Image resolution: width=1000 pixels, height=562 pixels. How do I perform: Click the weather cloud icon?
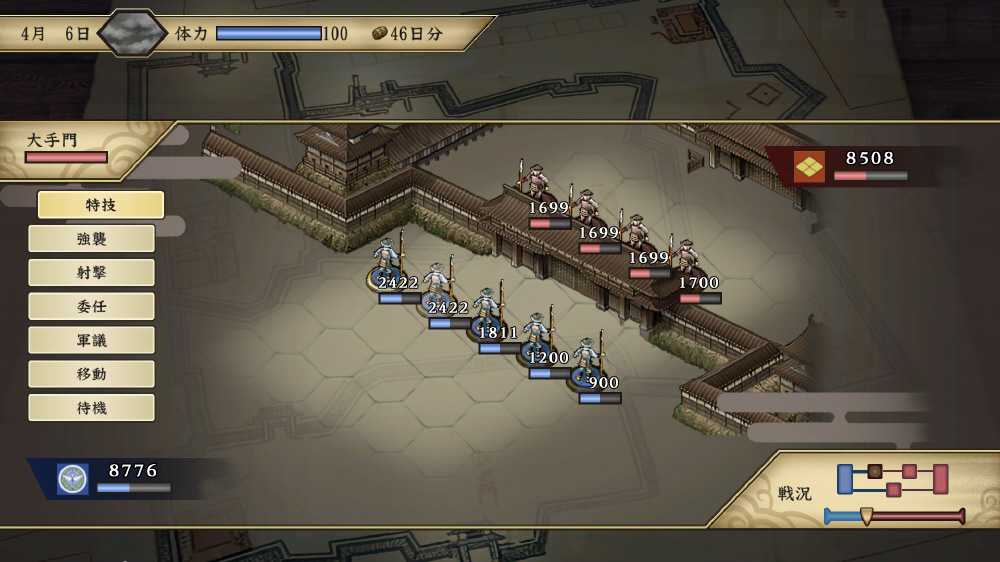133,33
